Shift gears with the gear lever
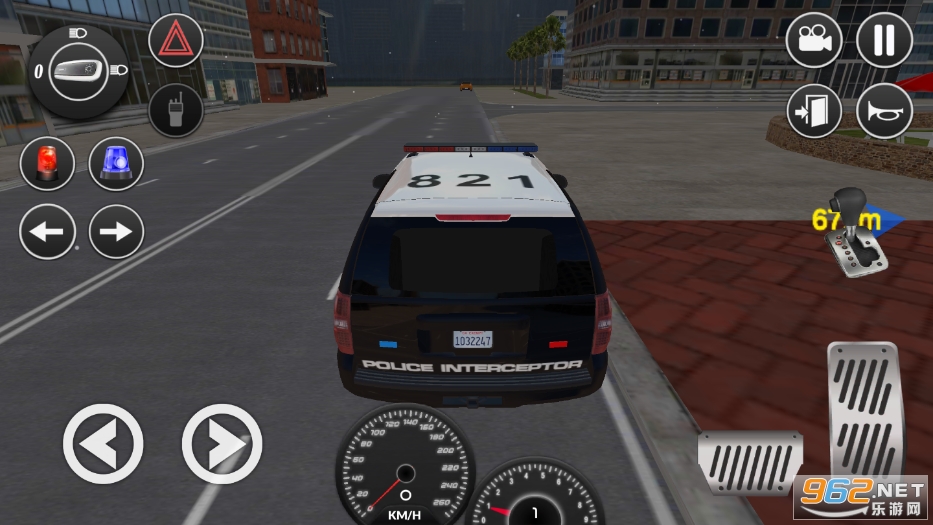 [x=859, y=232]
